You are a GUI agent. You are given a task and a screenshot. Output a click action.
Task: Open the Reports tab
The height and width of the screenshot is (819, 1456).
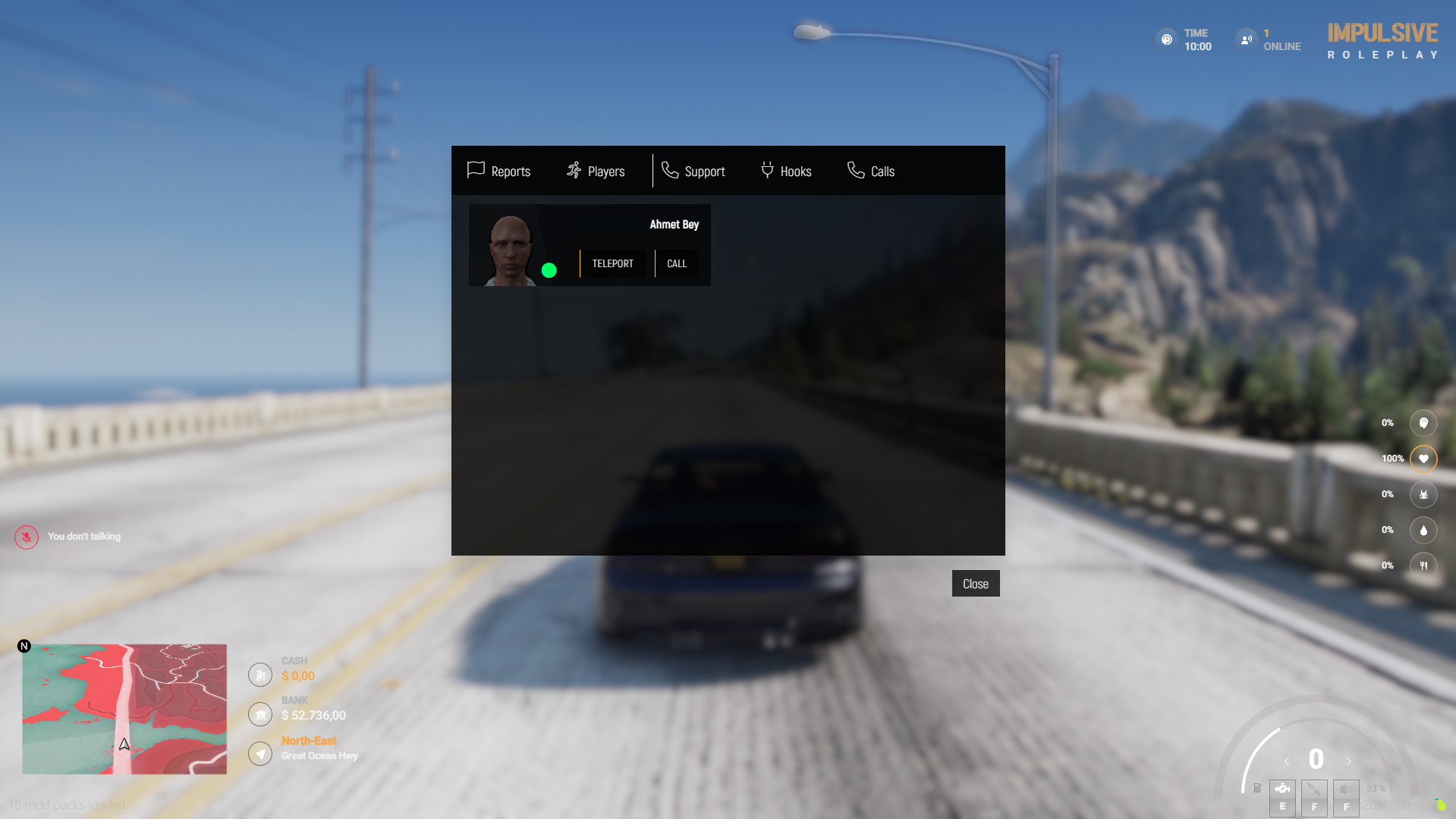498,171
